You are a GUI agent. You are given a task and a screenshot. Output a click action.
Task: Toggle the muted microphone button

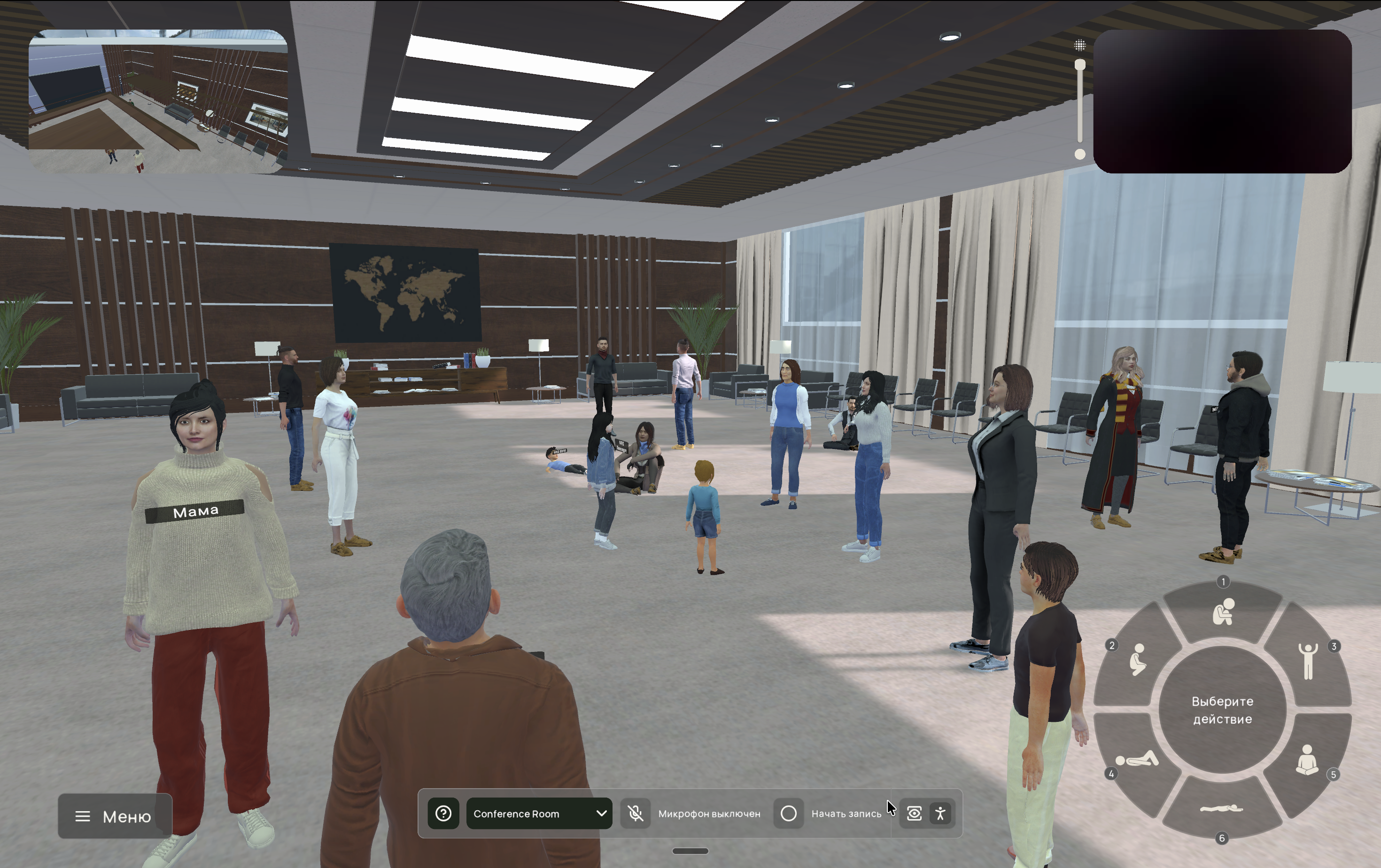[x=635, y=813]
